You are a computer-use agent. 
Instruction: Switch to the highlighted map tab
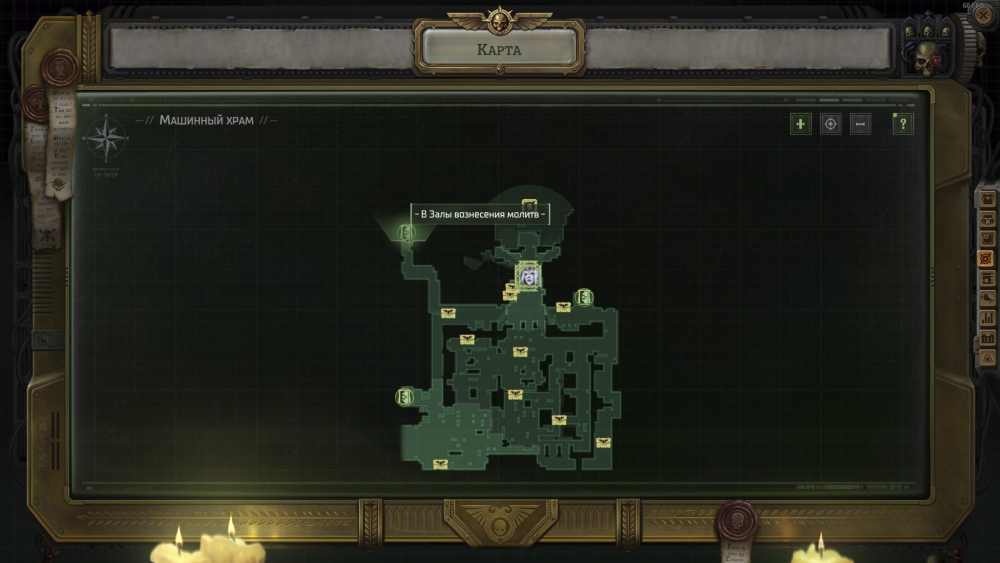point(987,258)
